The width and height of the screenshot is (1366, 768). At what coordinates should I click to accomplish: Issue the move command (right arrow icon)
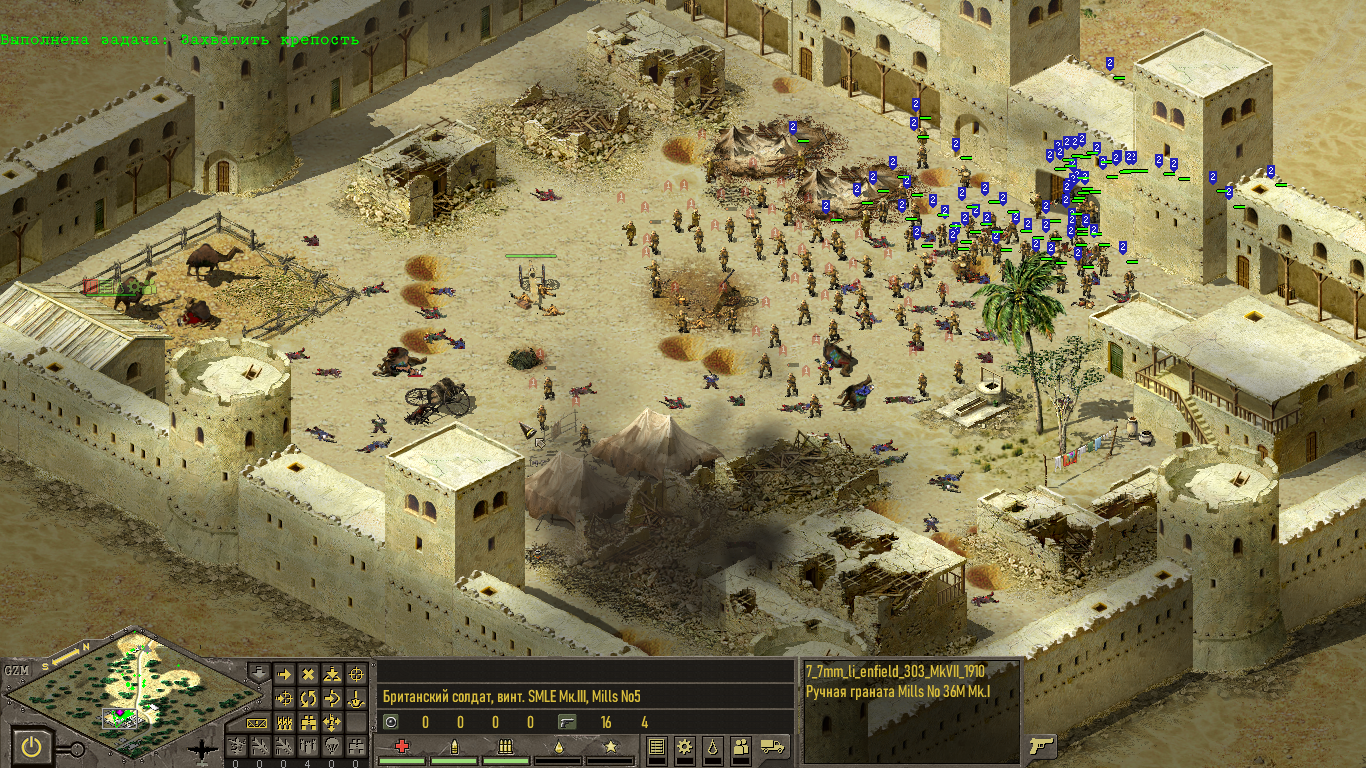284,675
